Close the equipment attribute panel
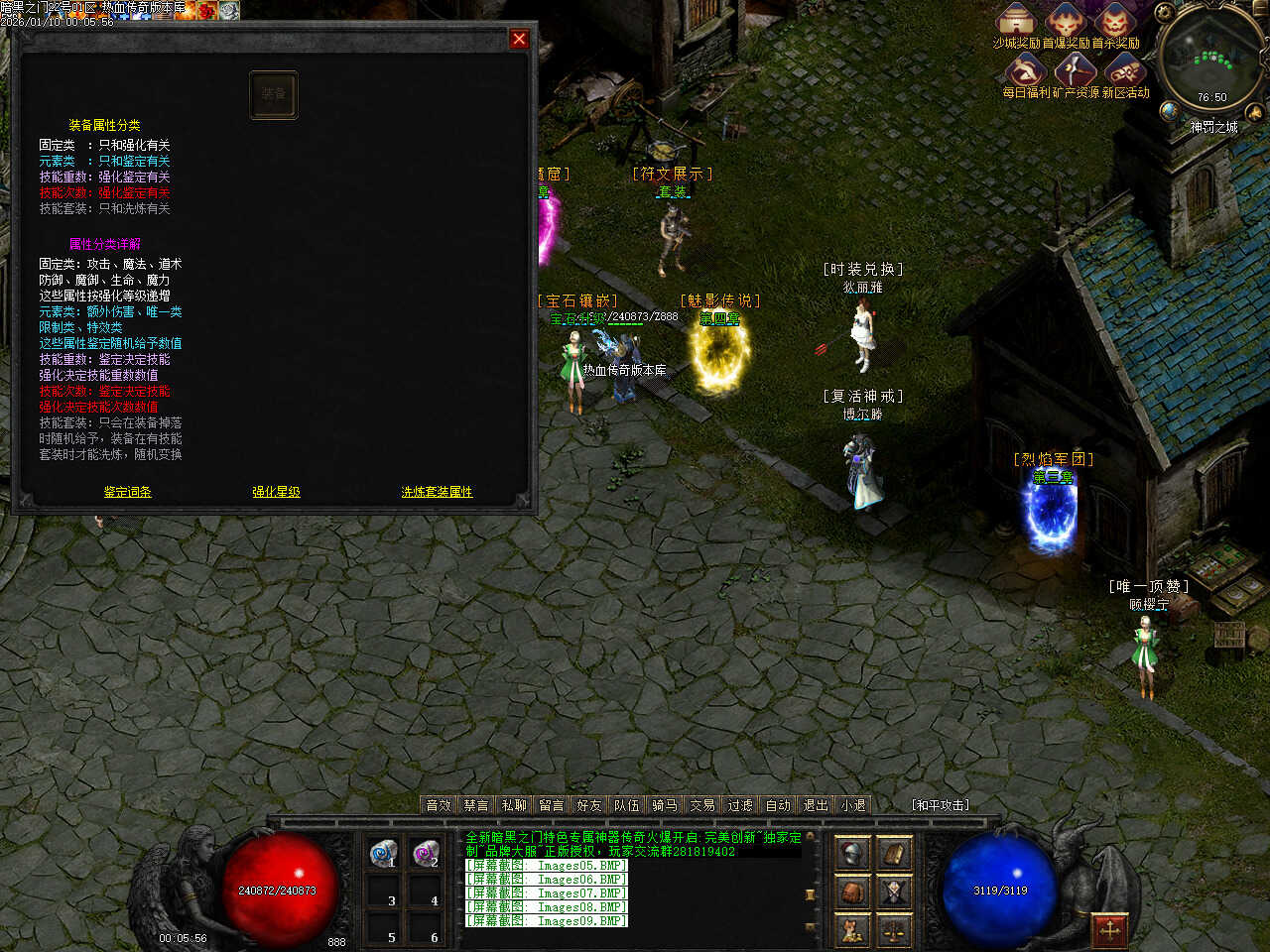This screenshot has height=952, width=1270. pos(518,39)
